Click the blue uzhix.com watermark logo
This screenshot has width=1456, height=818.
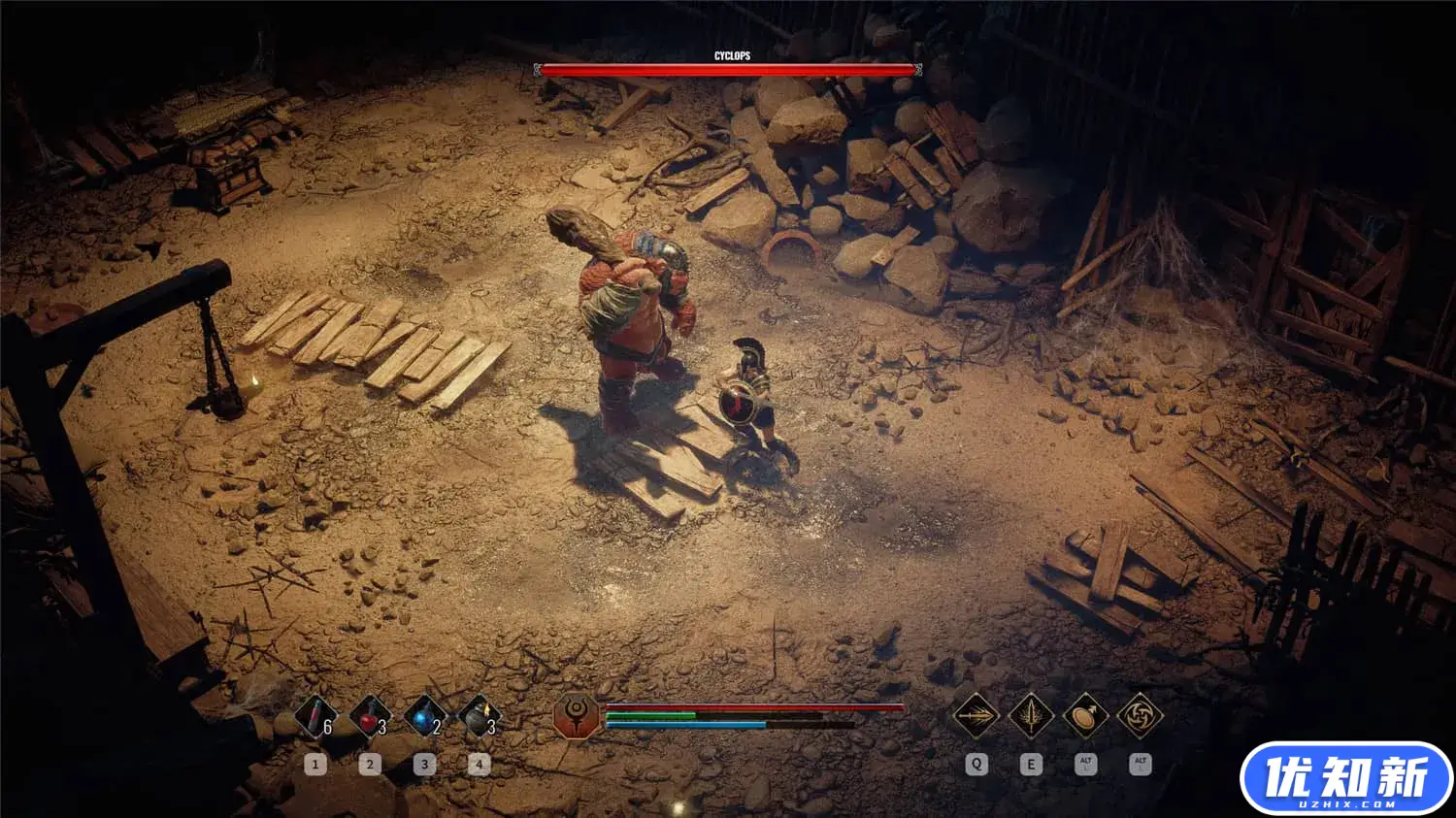[1345, 779]
